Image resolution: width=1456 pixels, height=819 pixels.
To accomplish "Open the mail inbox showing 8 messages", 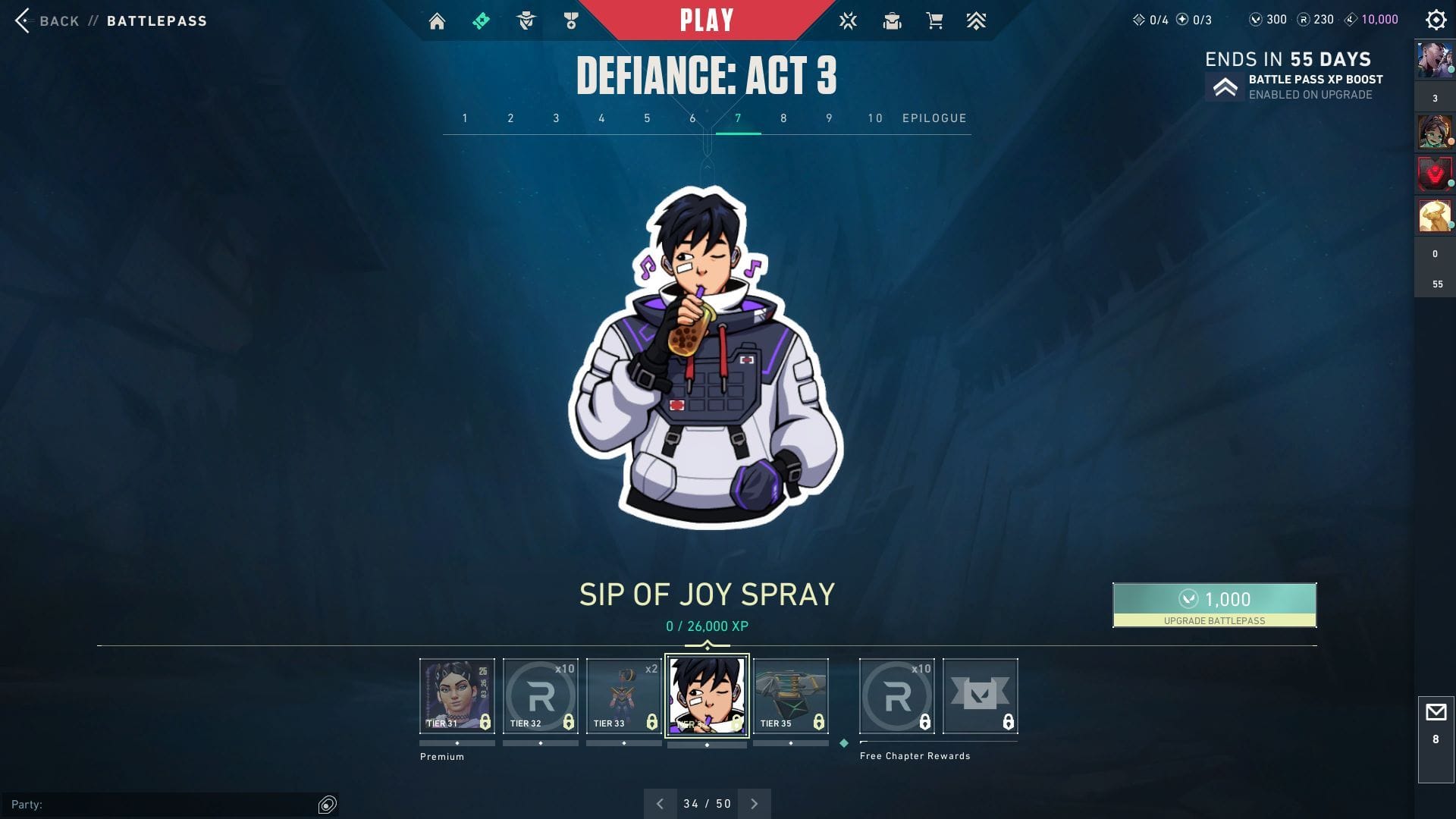I will 1435,713.
